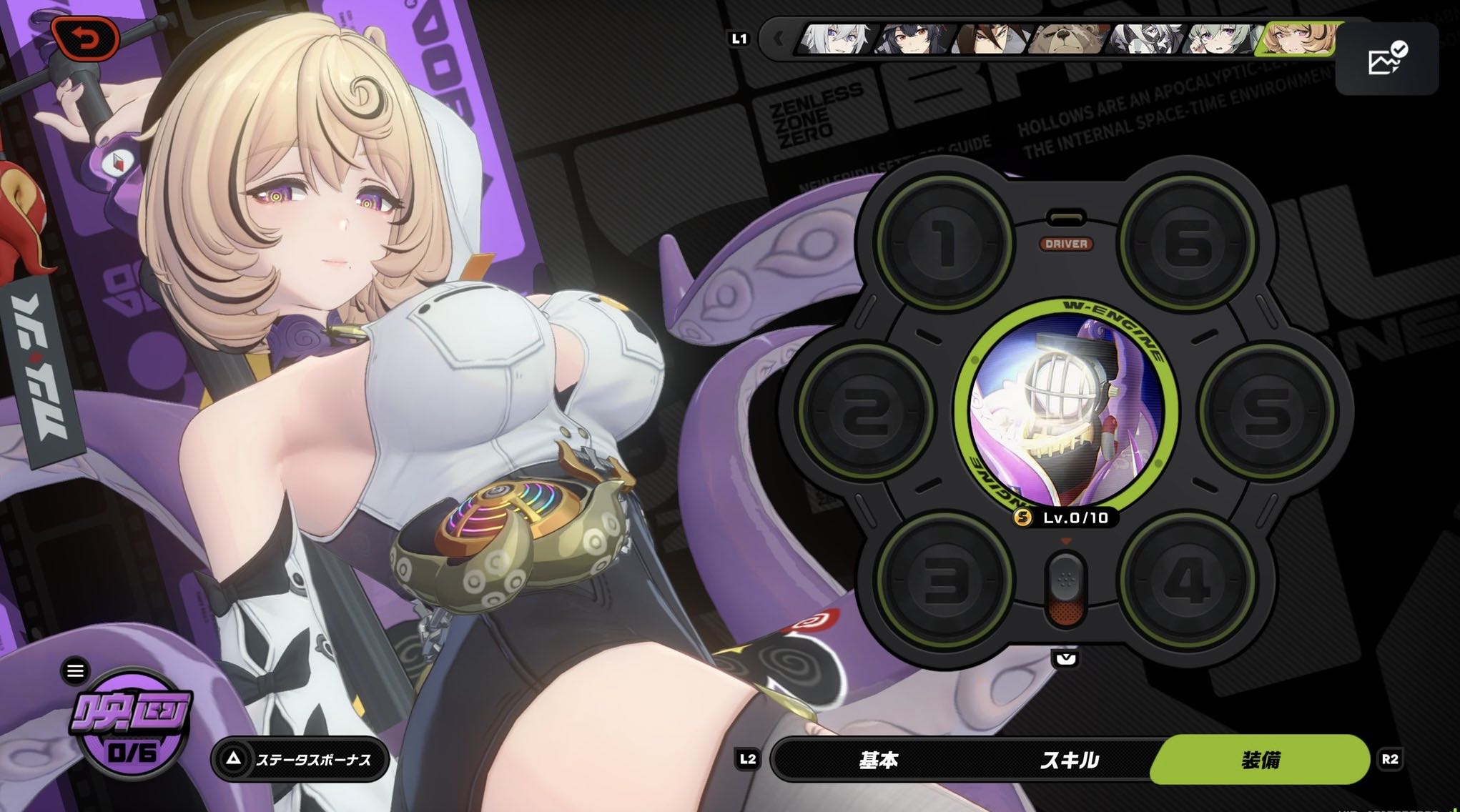Screen dimensions: 1460x812
Task: Open the three-line menu icon
Action: 75,670
